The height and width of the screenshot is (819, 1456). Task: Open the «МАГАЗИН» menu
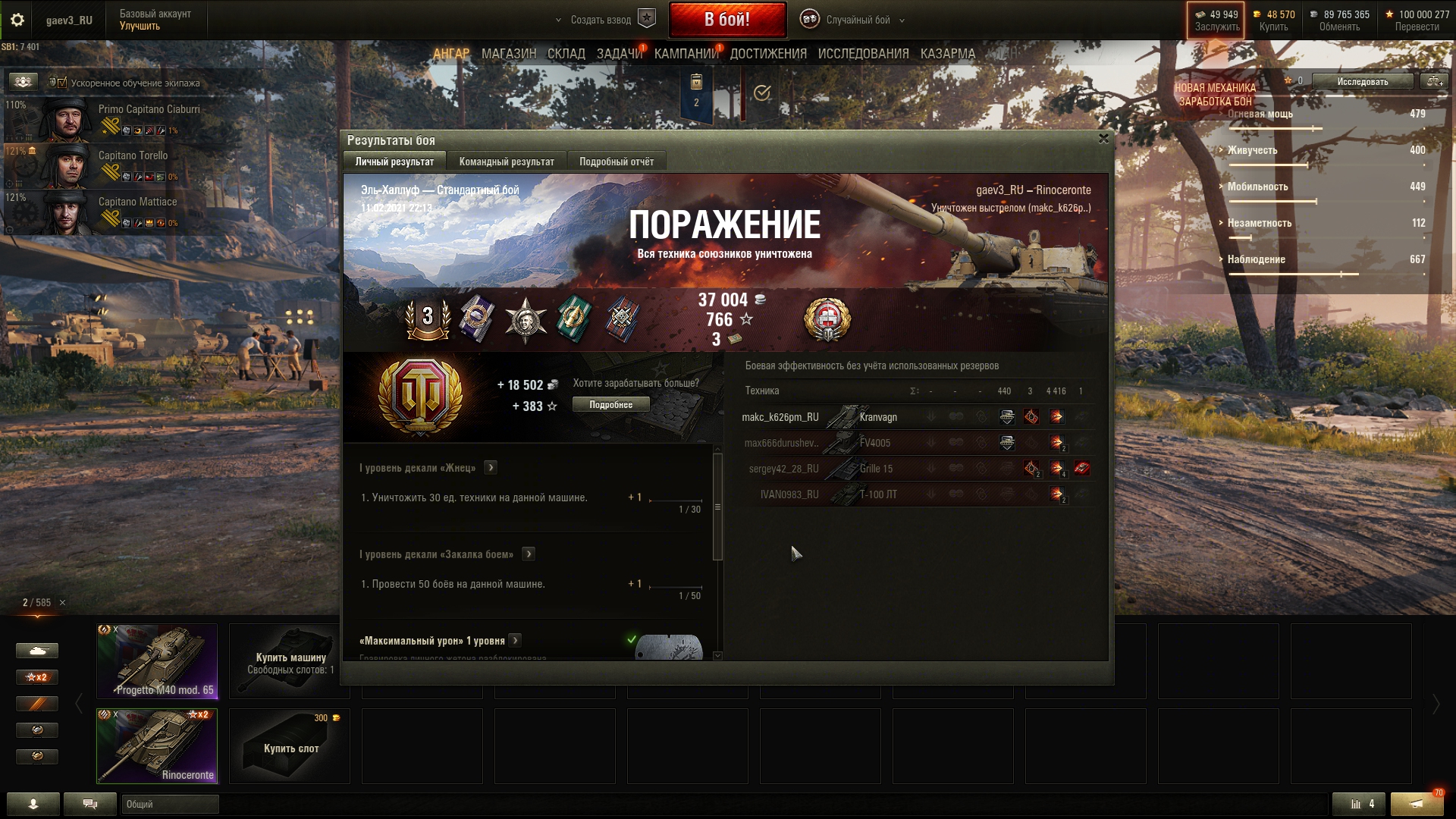tap(508, 54)
